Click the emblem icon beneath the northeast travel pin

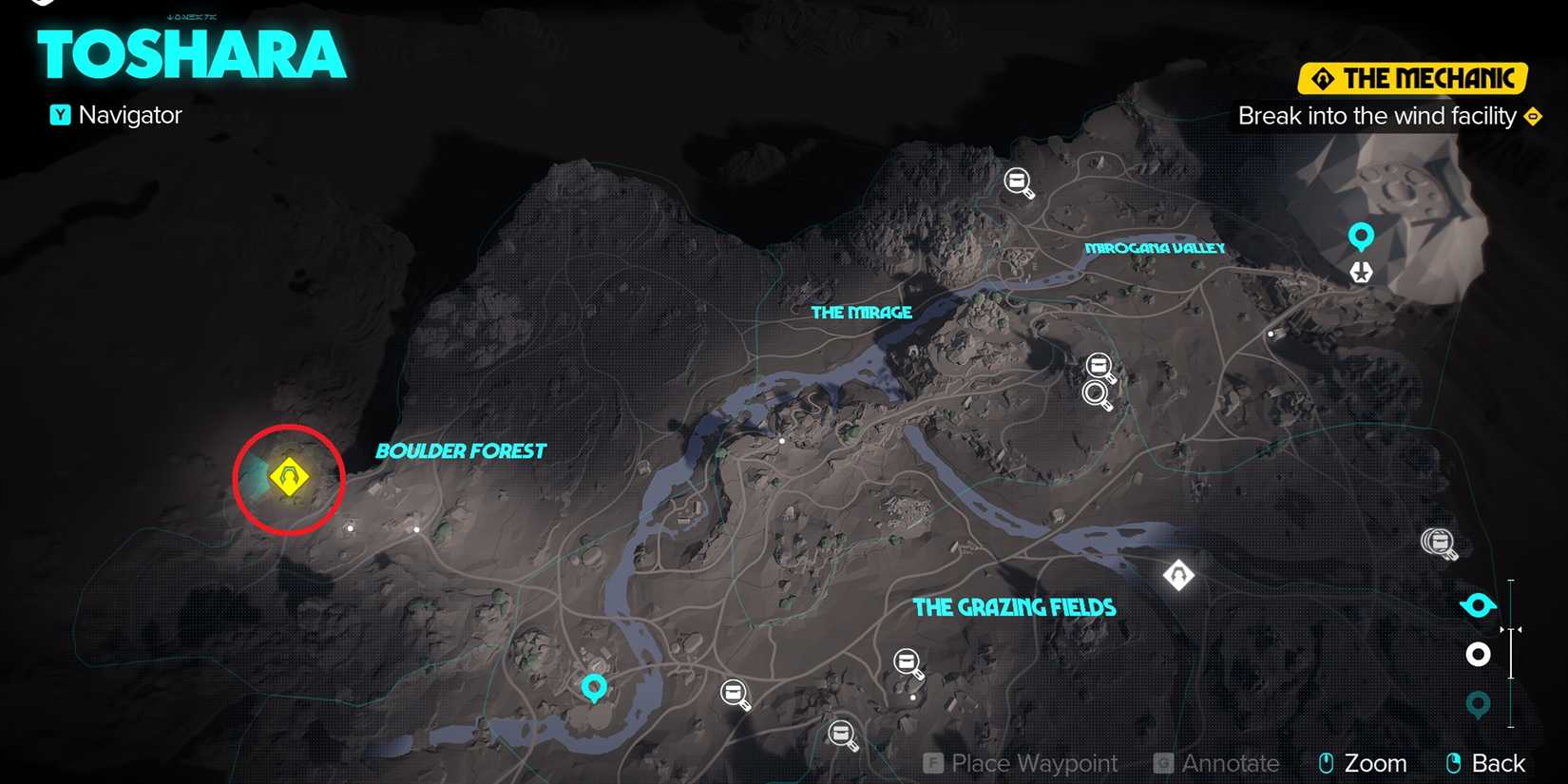[x=1362, y=272]
